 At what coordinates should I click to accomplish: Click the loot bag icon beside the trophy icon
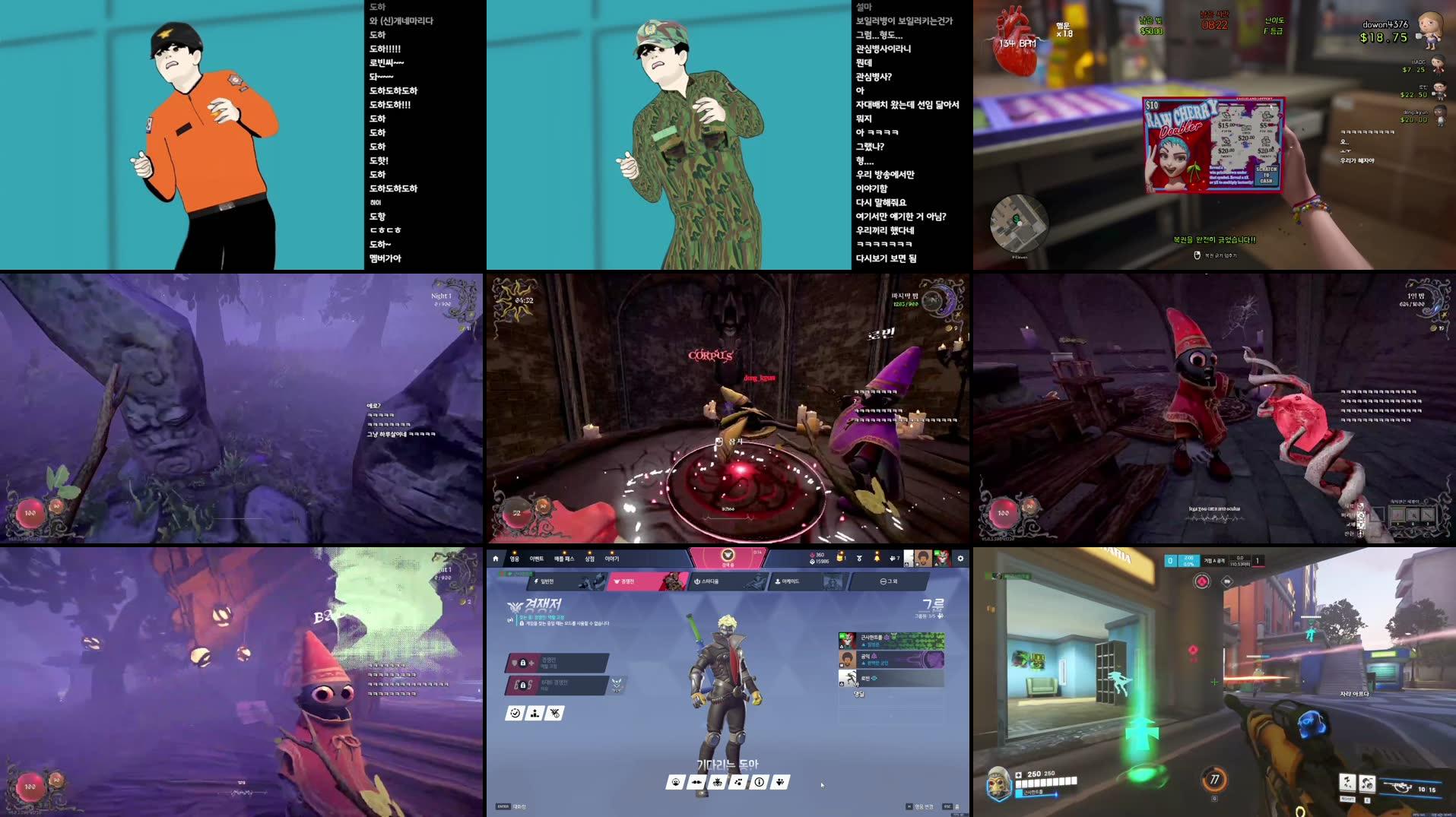tap(840, 558)
